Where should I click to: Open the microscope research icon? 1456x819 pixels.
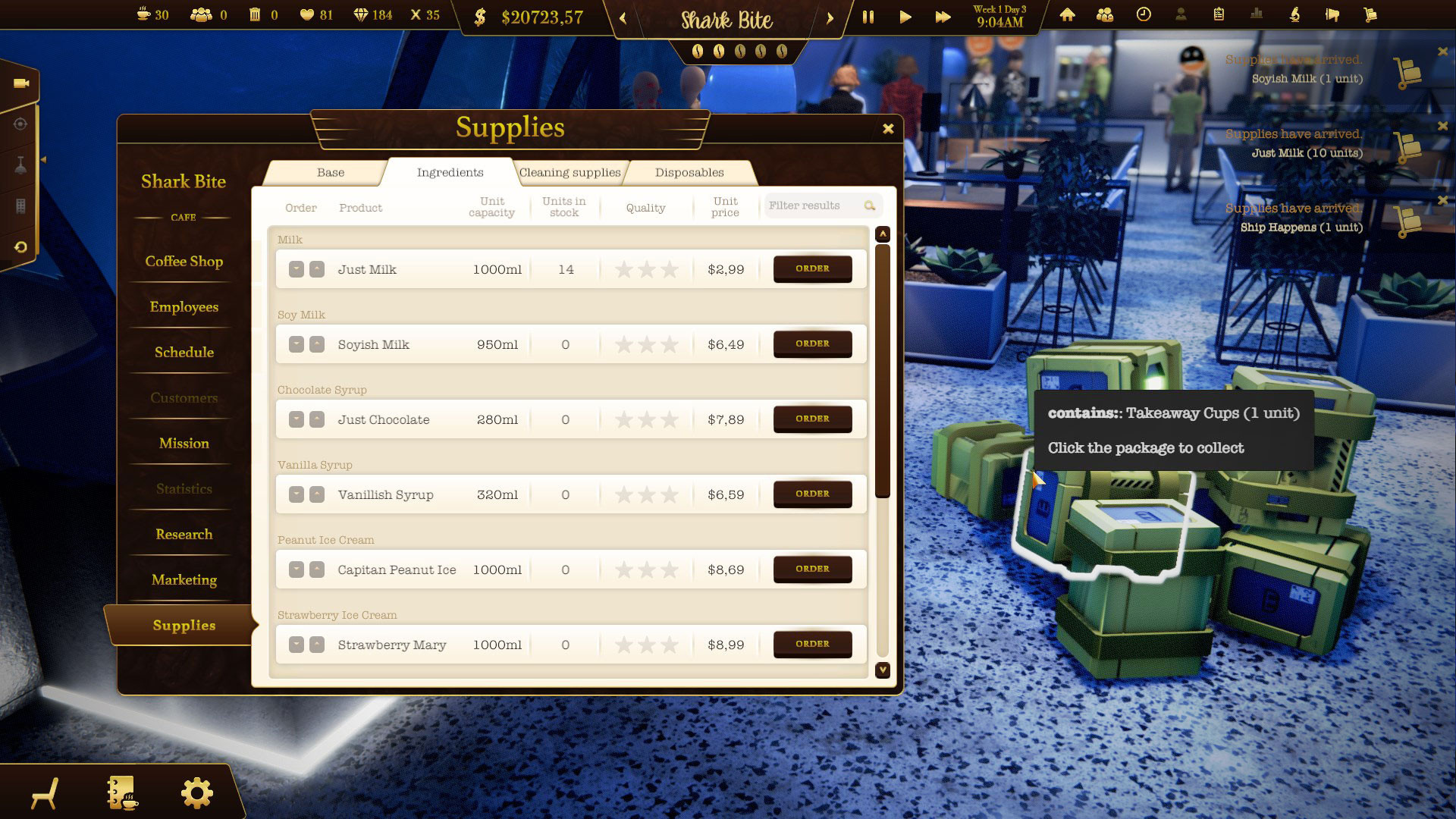coord(1295,15)
